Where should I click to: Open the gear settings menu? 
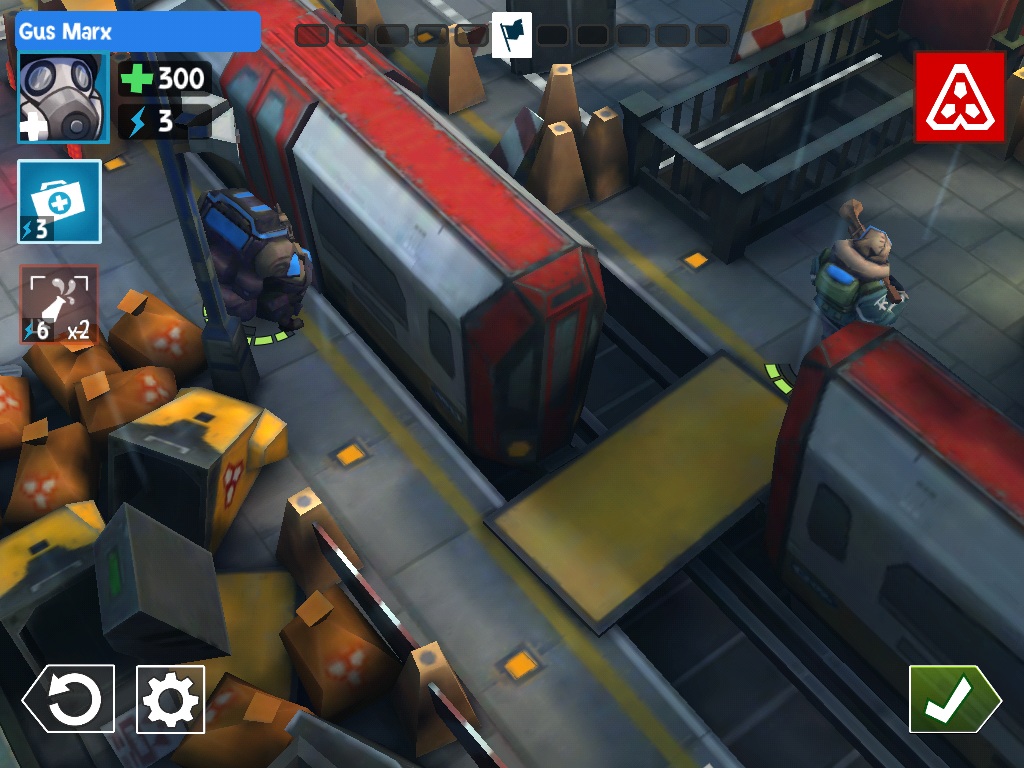click(x=170, y=699)
